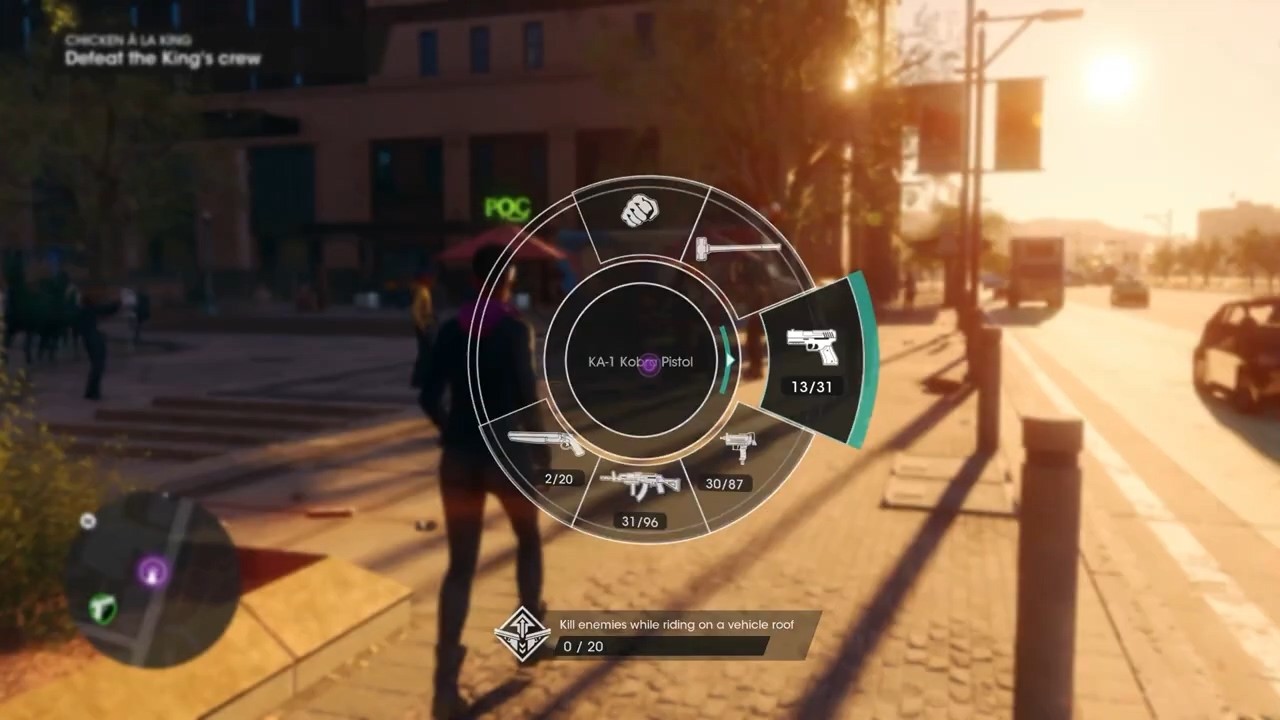
Task: Pick the shotgun weapon slot
Action: click(x=546, y=450)
